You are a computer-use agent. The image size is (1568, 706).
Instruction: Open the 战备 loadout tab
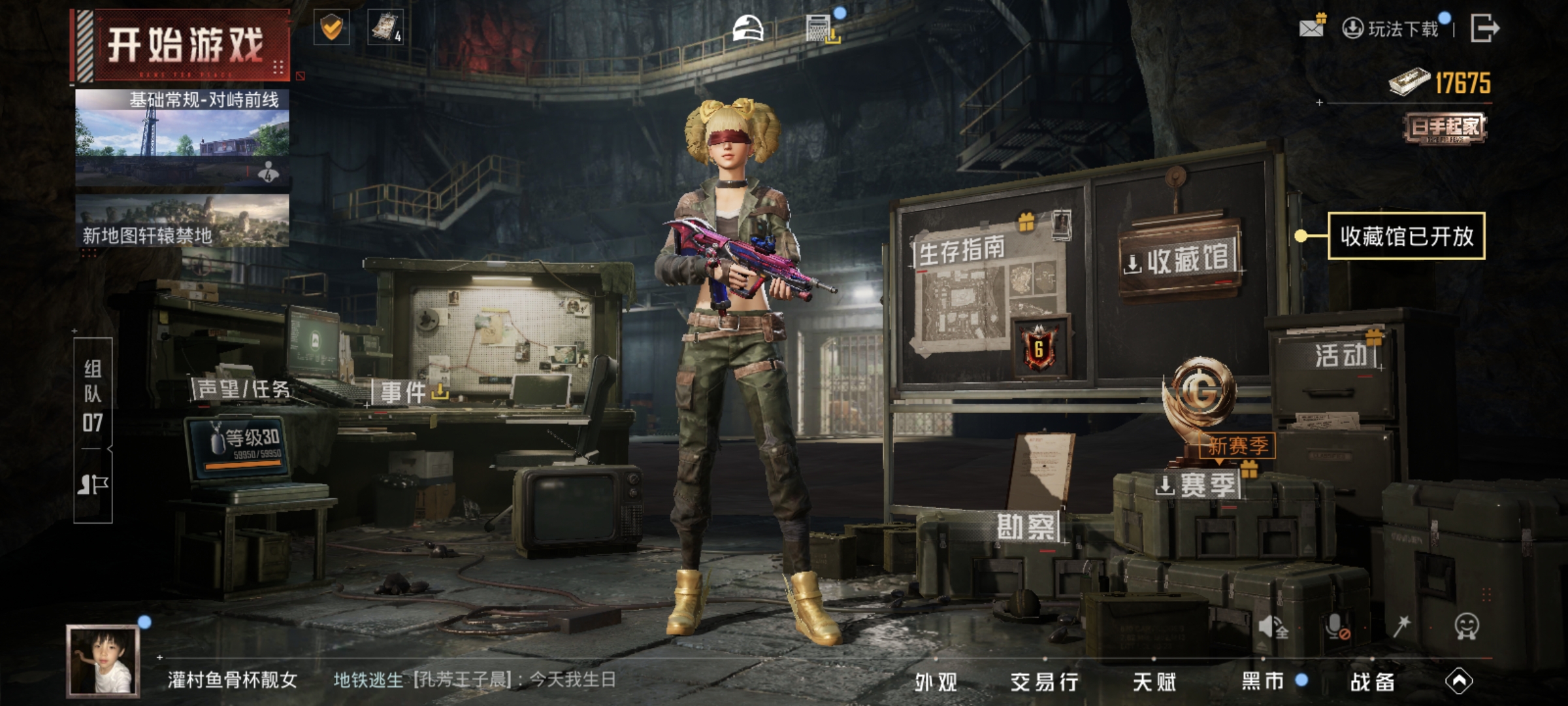(x=1373, y=682)
